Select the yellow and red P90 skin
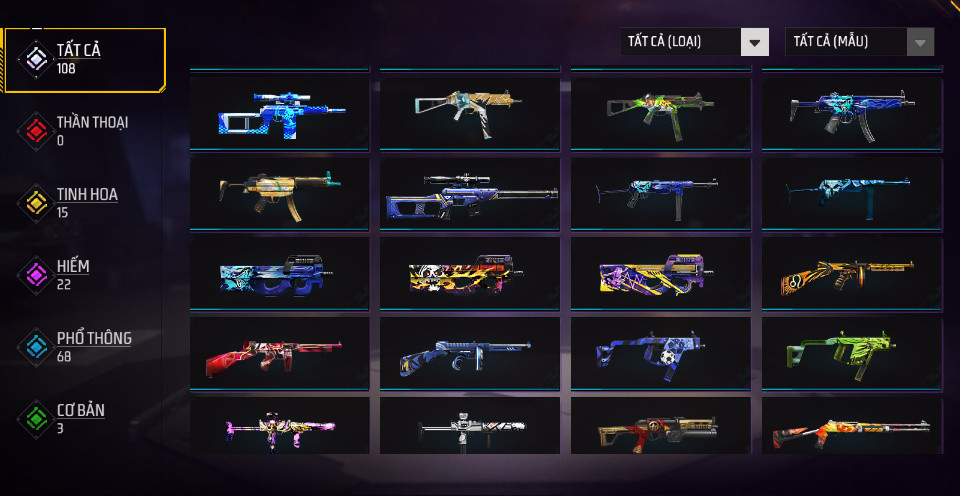Screen dimensions: 960x496 coord(469,274)
